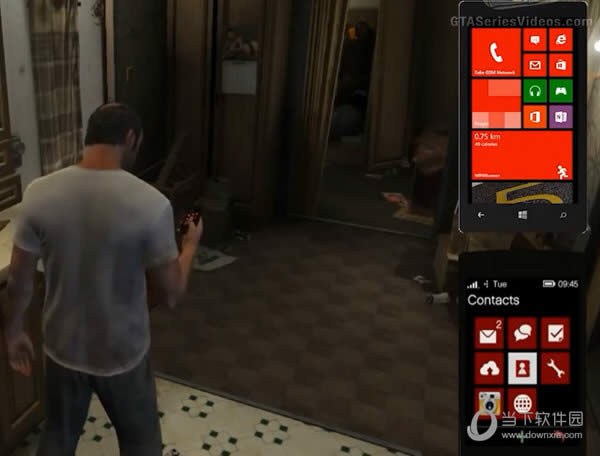
Task: Open the highlighted Contacts tile
Action: pos(522,368)
